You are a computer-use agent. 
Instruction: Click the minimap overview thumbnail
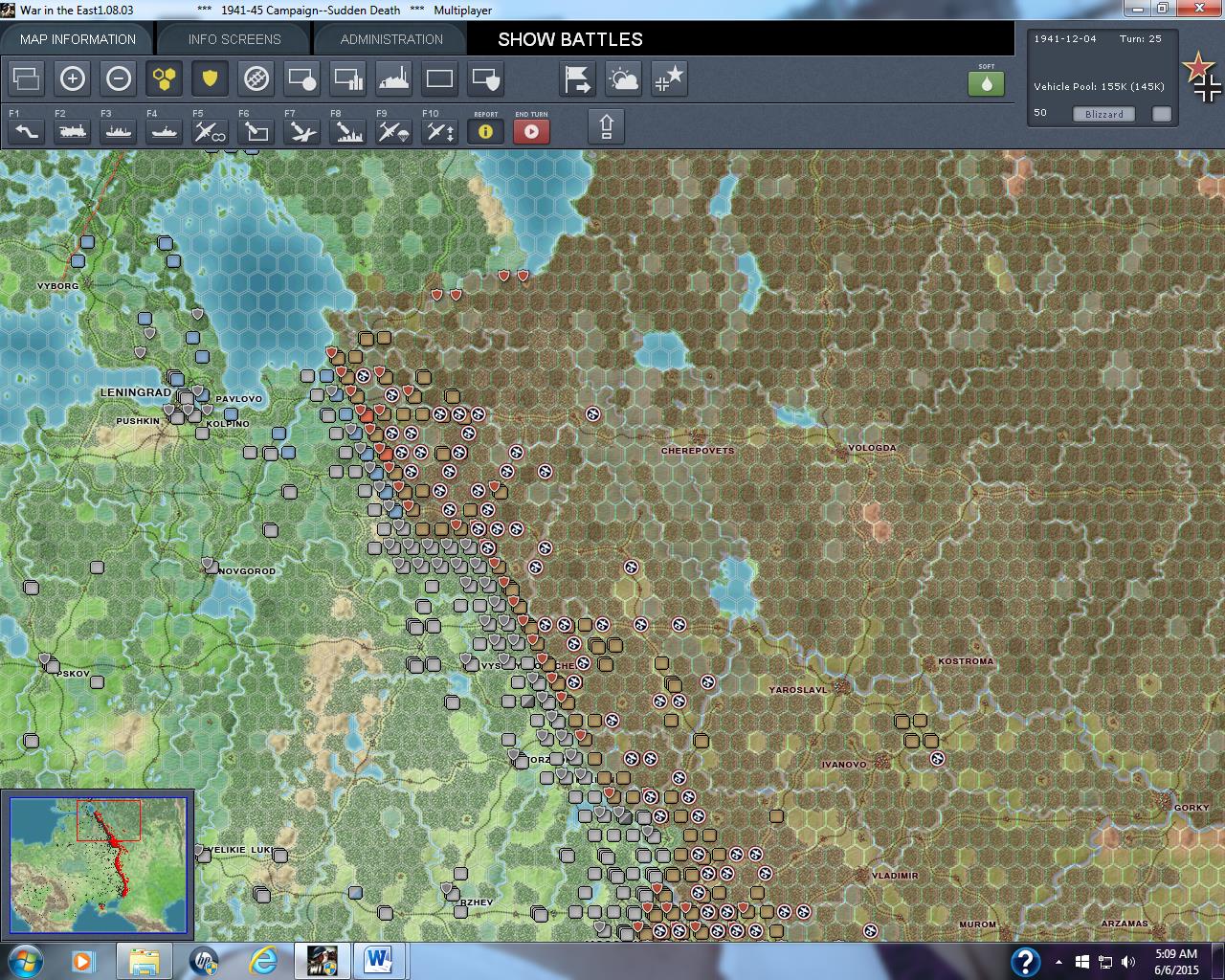(100, 864)
